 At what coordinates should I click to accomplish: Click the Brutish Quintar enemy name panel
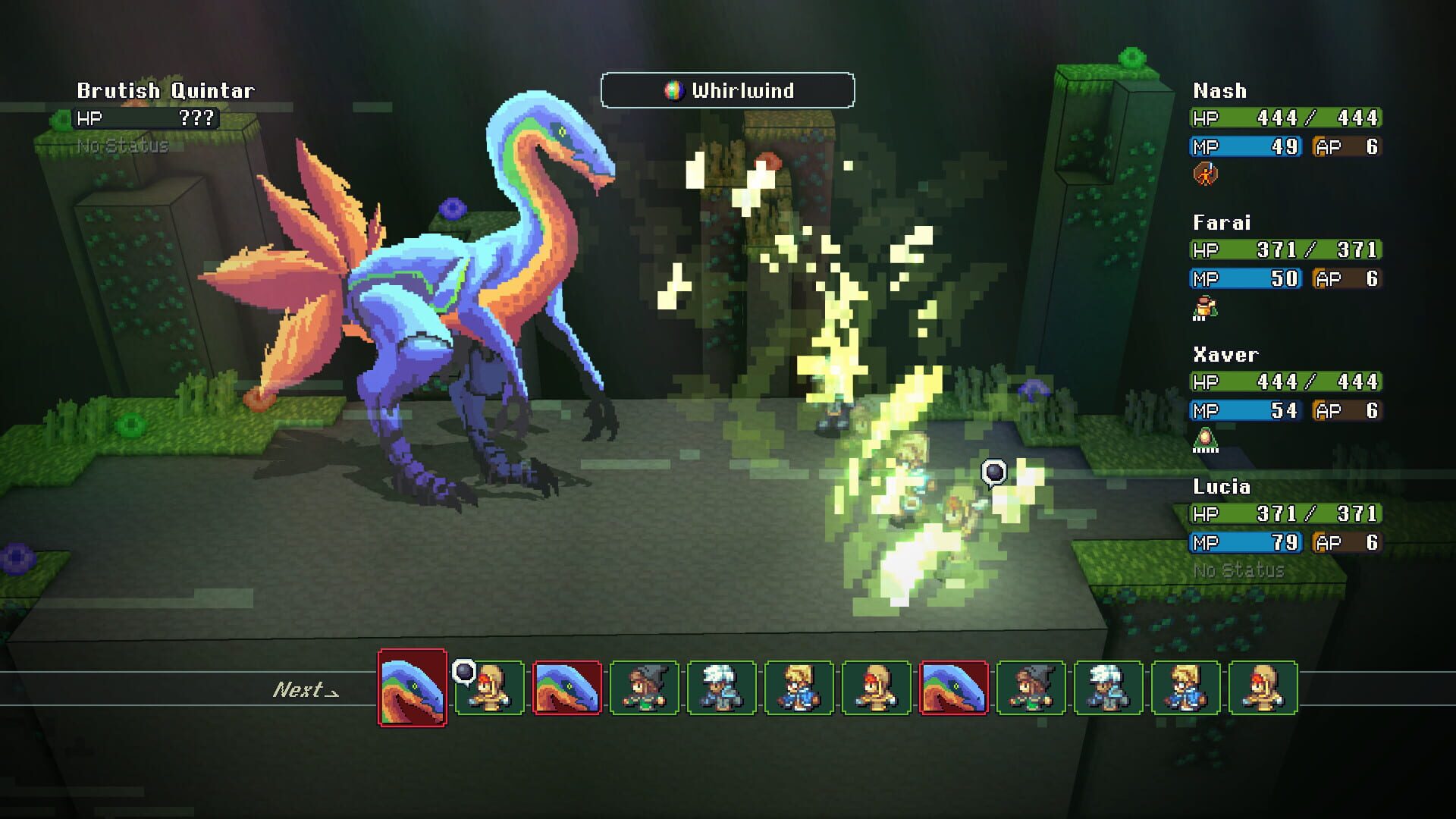(166, 91)
